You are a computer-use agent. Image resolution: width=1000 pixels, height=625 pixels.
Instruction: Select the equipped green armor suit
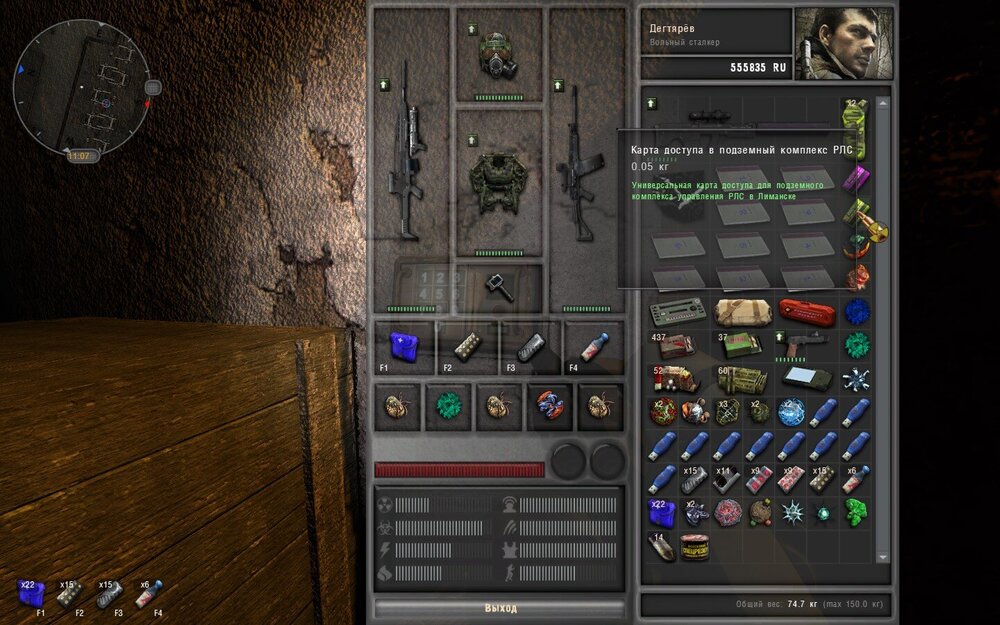497,181
